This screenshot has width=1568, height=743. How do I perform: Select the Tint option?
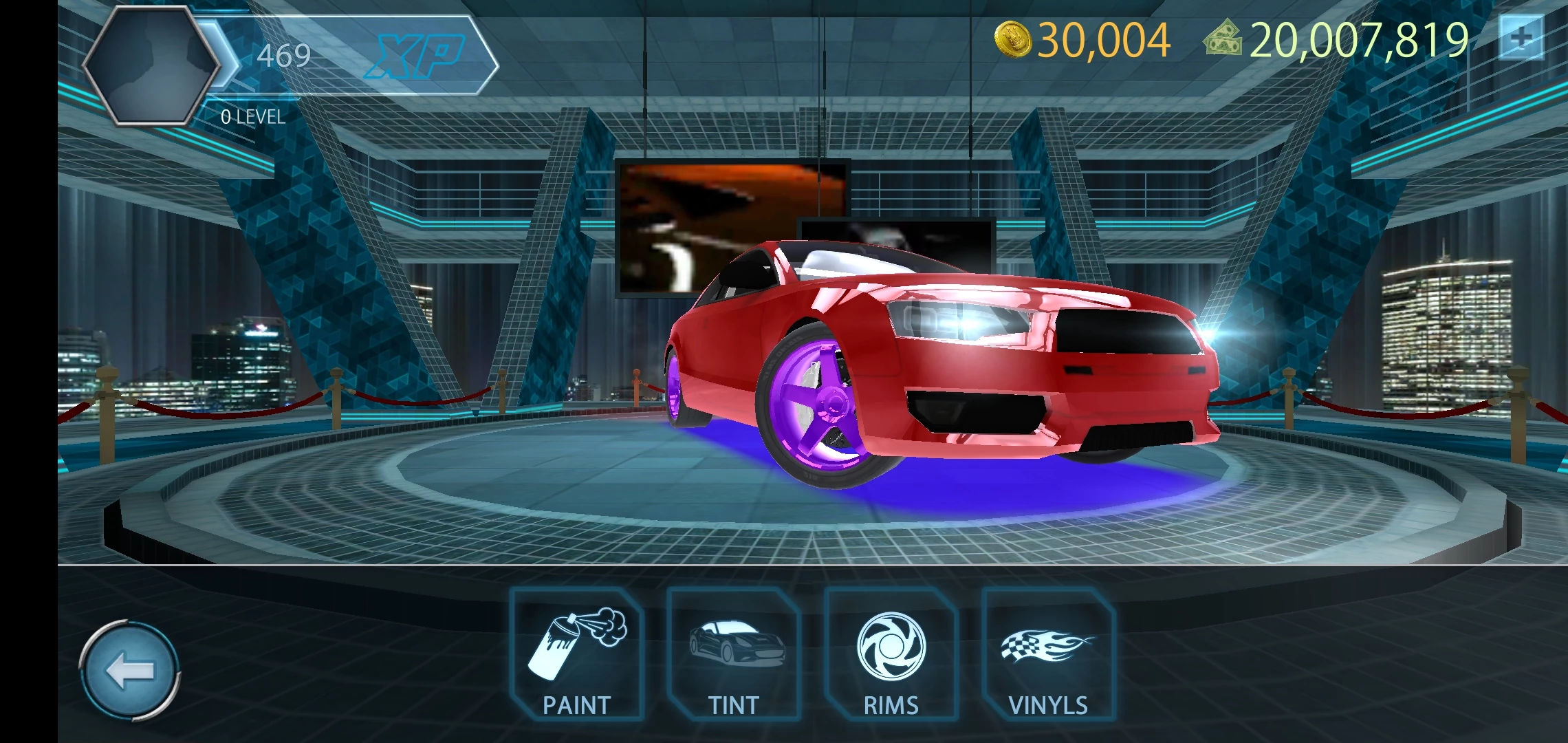point(734,655)
